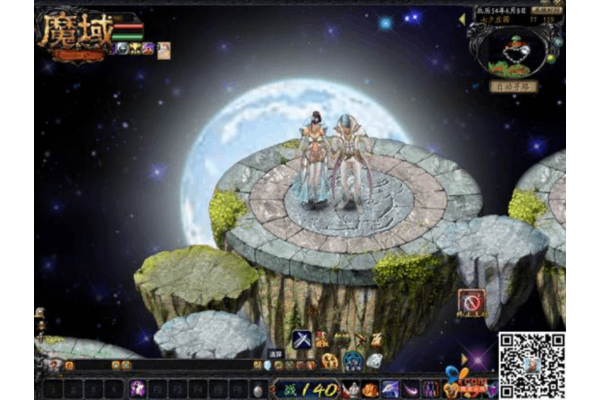Select the crossed swords skill icon
Screen dimensions: 600x400
[x=301, y=340]
